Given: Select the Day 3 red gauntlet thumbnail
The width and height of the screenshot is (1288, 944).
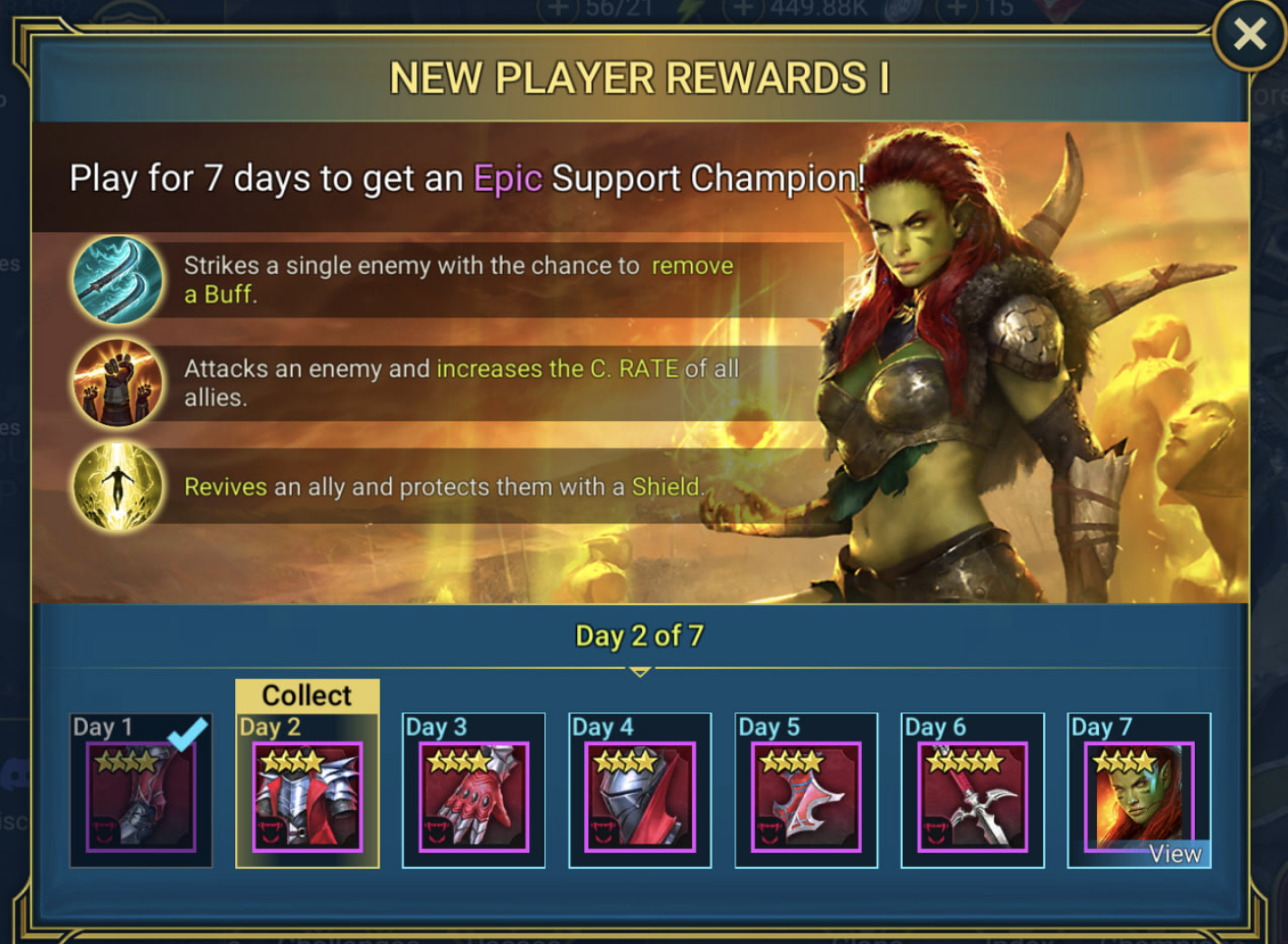Looking at the screenshot, I should point(473,796).
